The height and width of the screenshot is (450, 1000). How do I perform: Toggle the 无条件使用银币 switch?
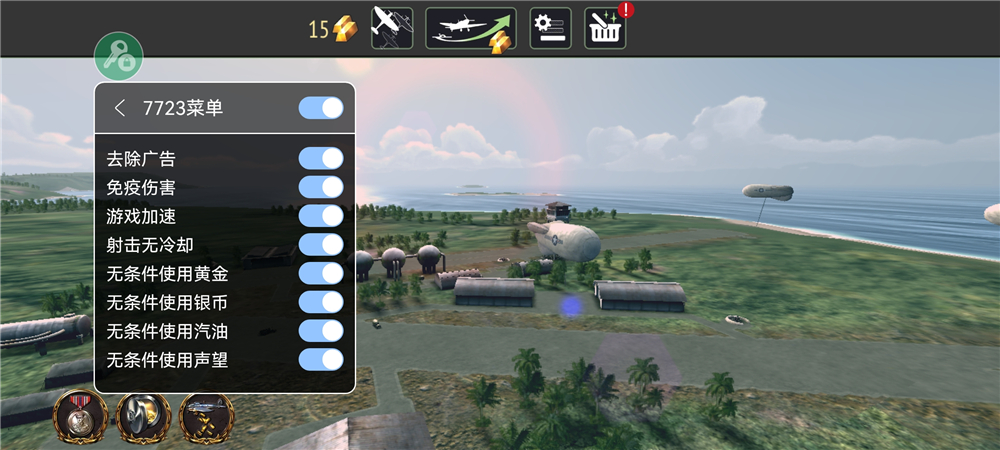tap(321, 302)
